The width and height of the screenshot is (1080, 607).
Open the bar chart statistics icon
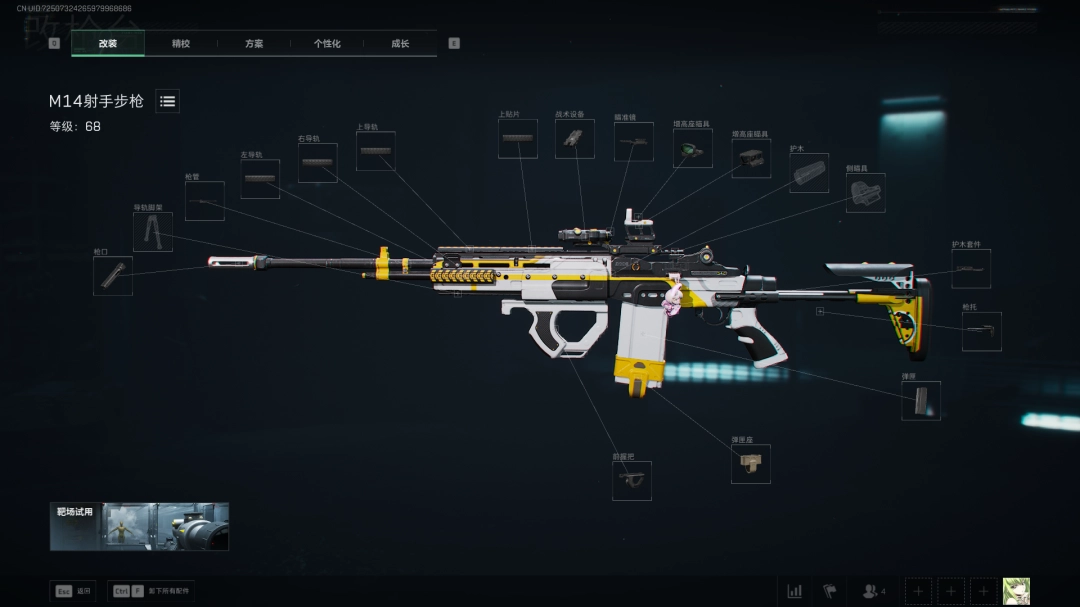[795, 591]
